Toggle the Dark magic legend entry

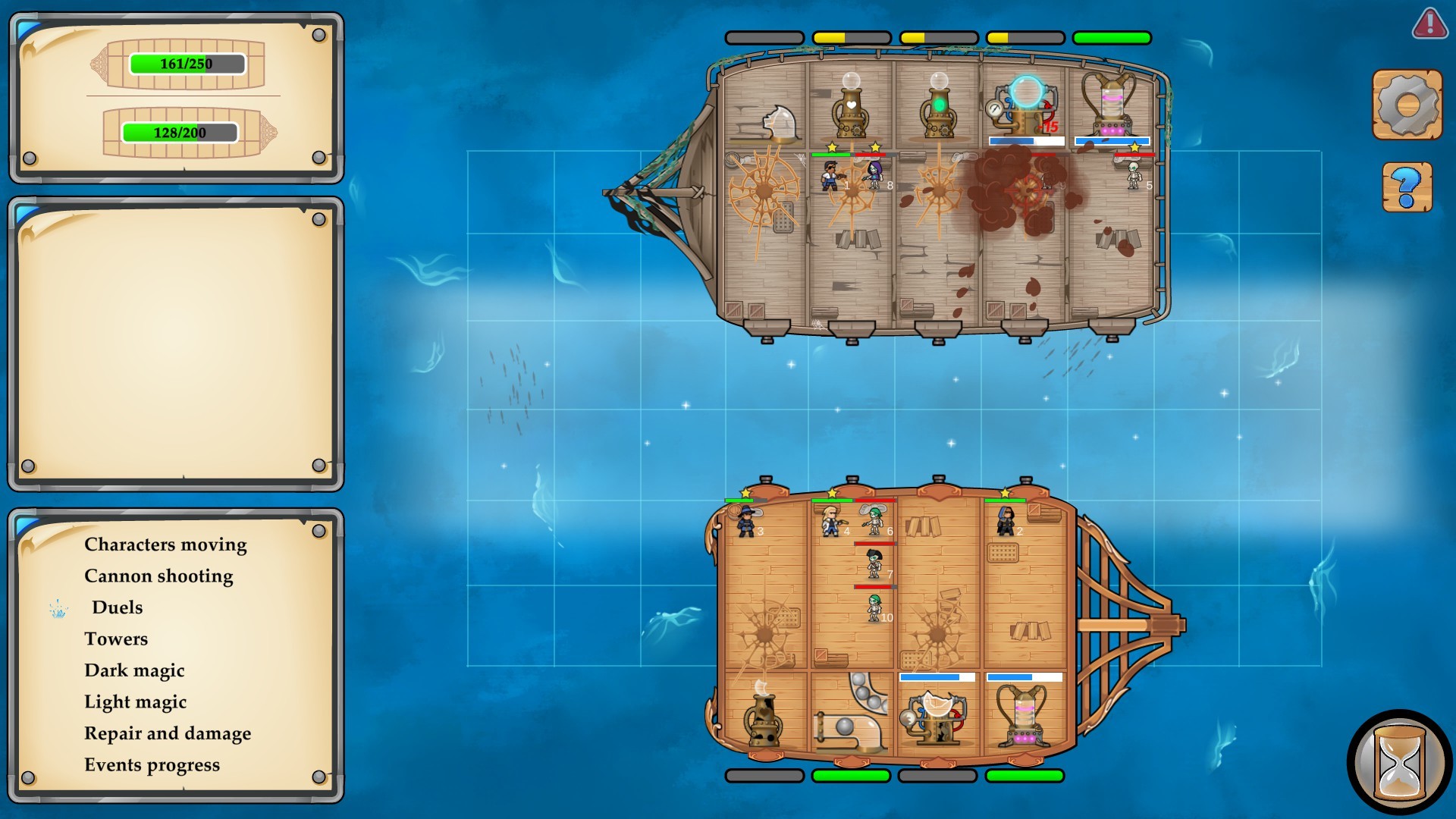coord(134,670)
